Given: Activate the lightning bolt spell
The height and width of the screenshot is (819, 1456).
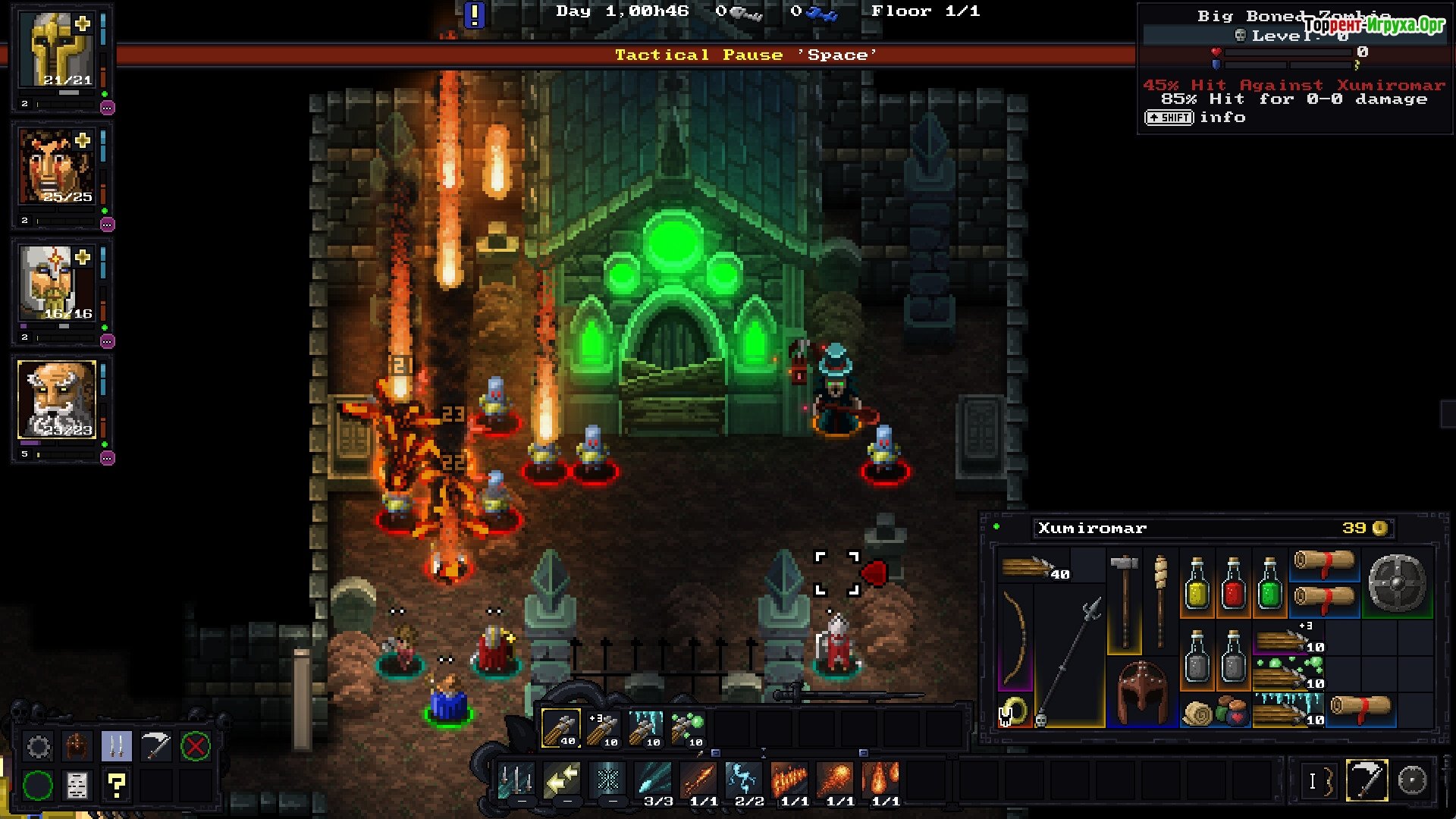Looking at the screenshot, I should (744, 780).
